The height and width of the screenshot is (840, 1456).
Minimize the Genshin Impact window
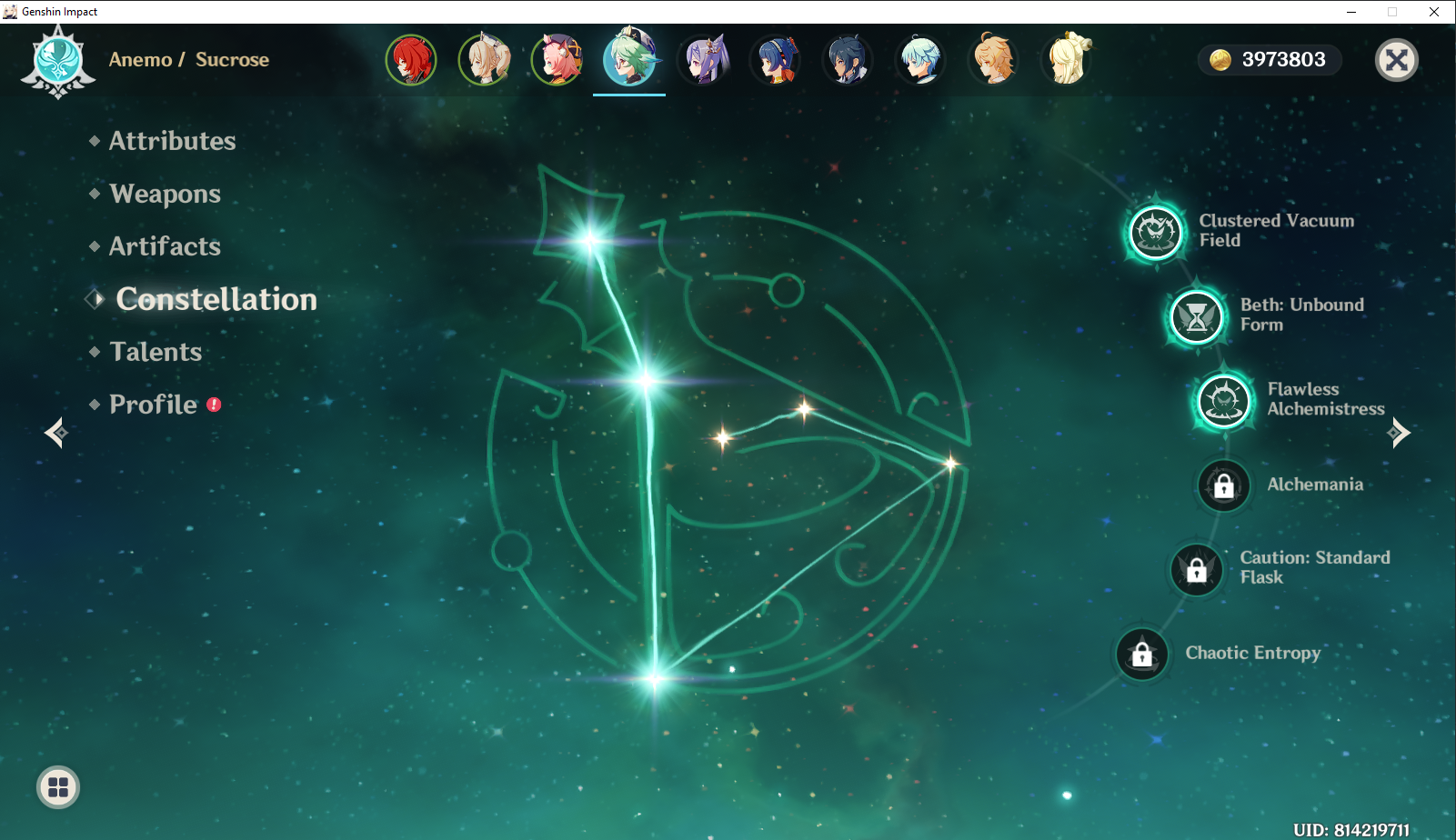click(1351, 12)
